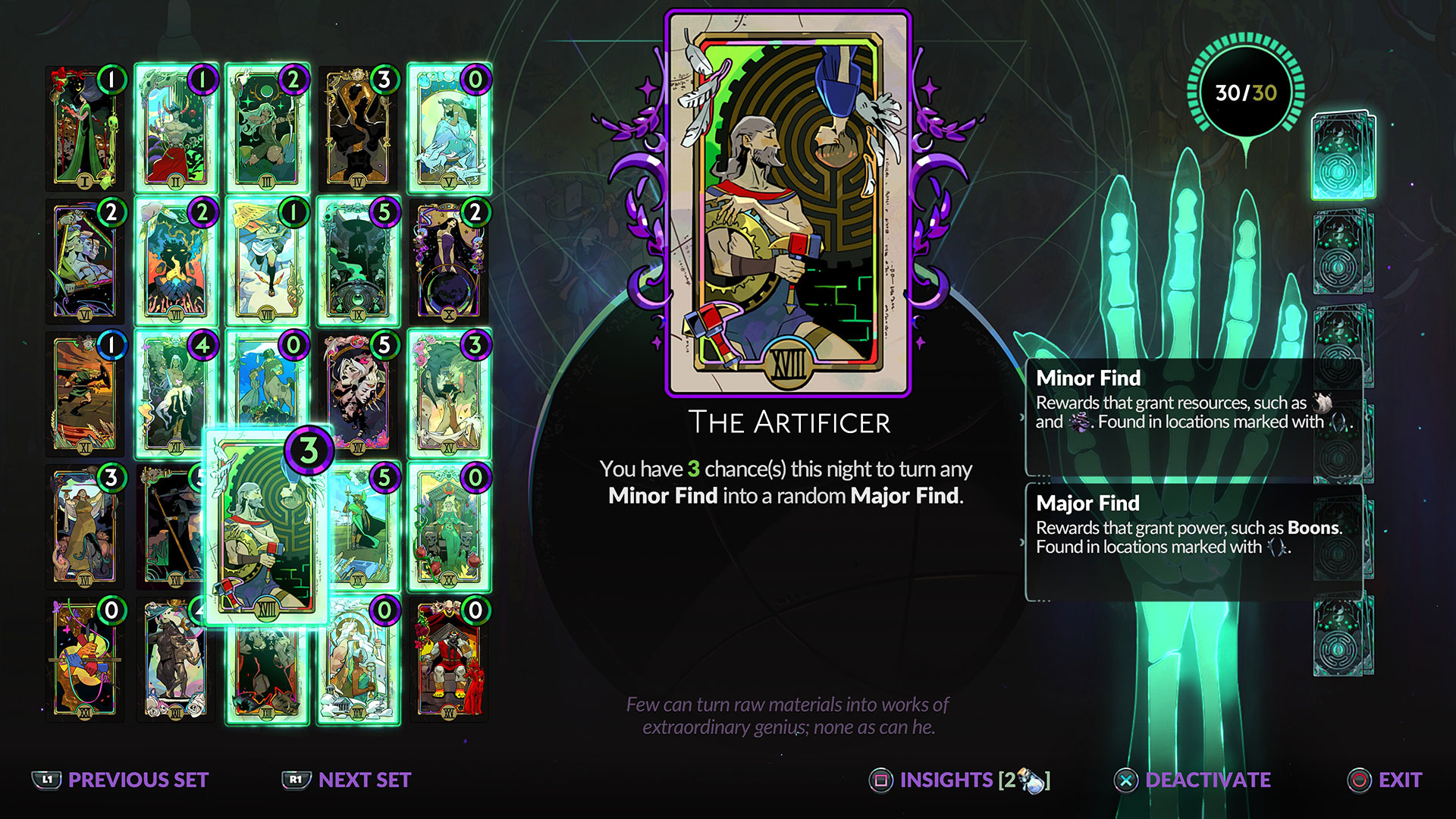Viewport: 1456px width, 819px height.
Task: Pick the fiery Persistence card VII
Action: pos(176,262)
